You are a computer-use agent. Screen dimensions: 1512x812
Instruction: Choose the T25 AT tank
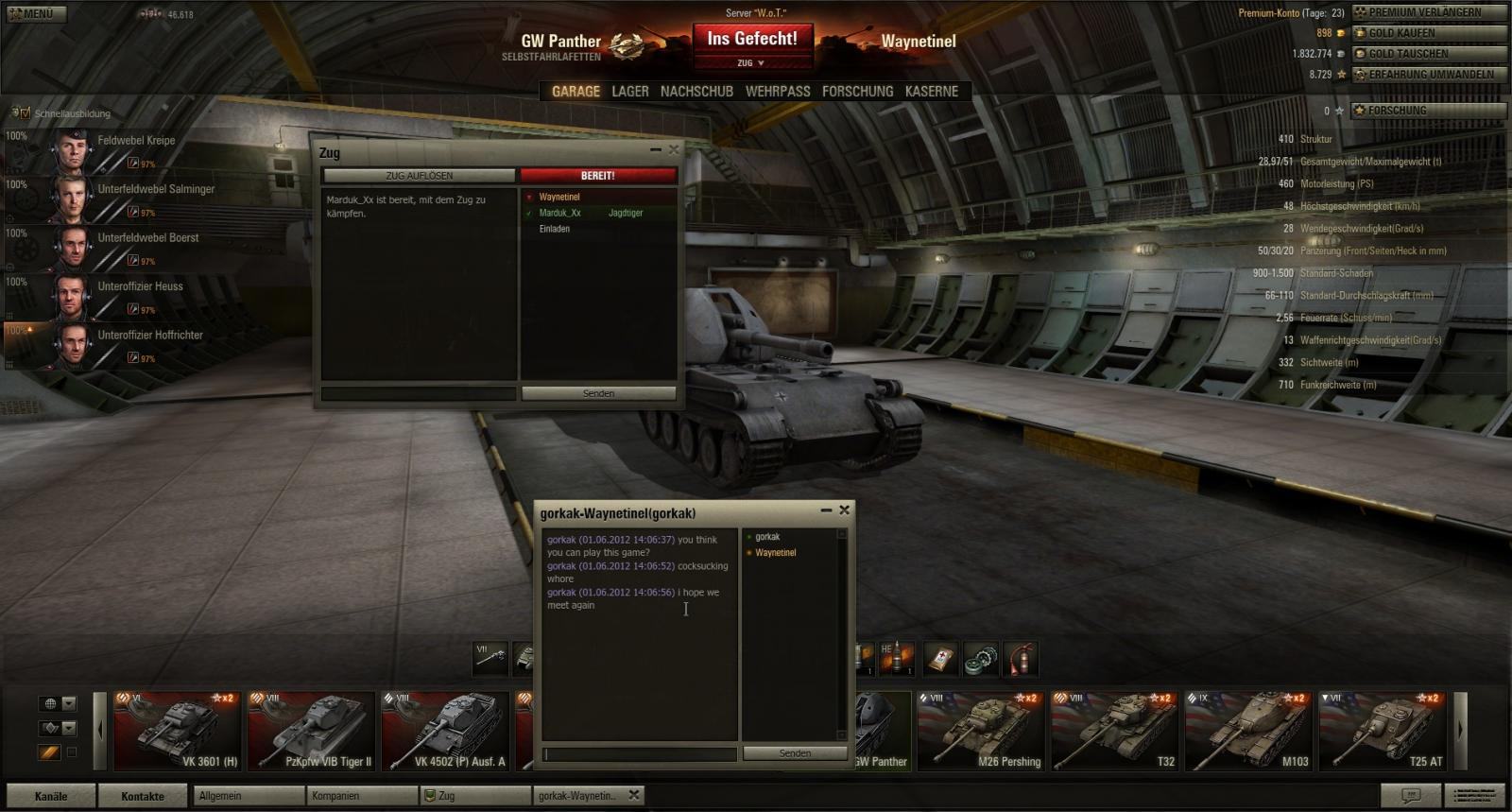[x=1383, y=731]
